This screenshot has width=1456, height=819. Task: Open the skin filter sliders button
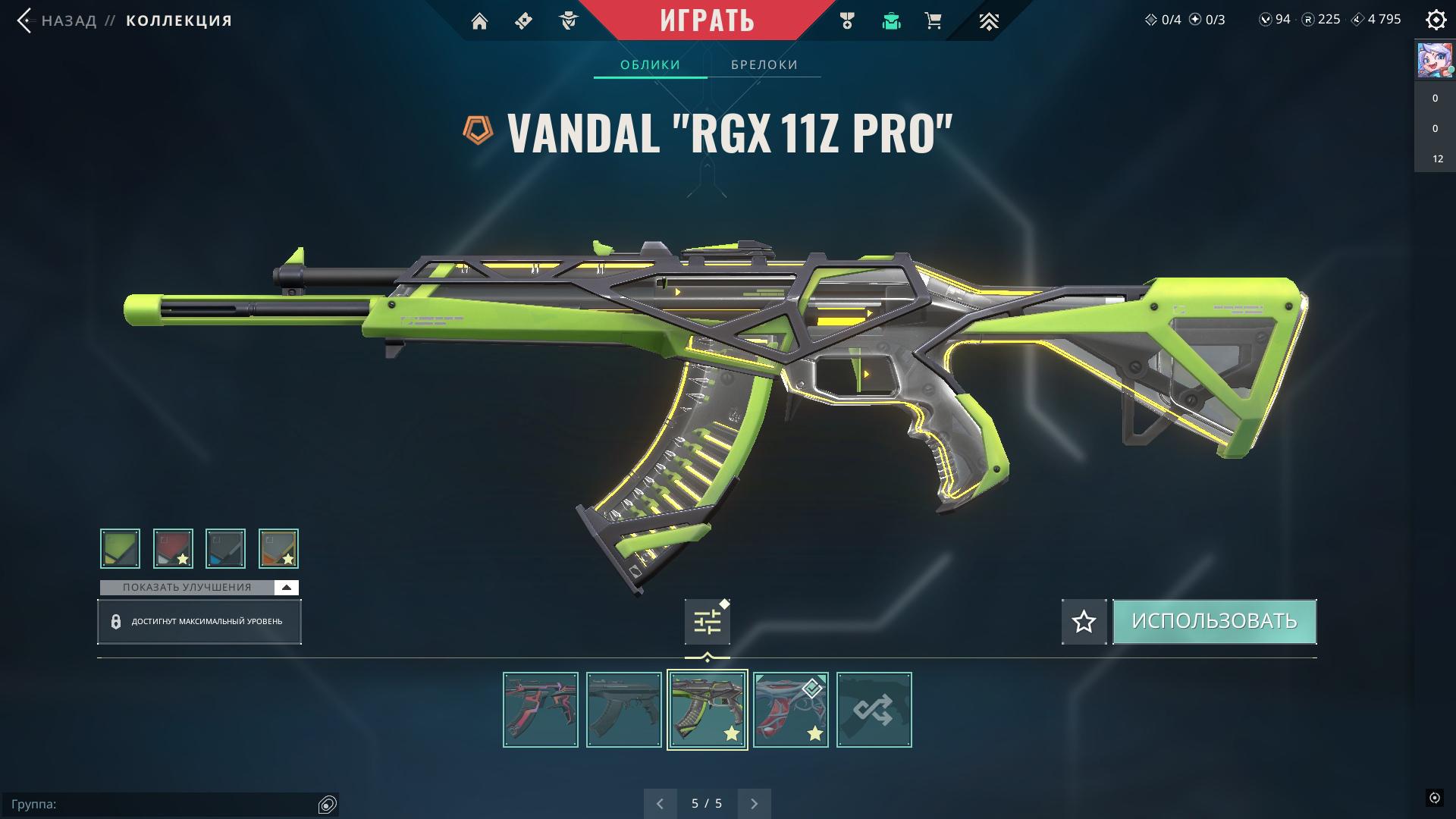pos(707,622)
